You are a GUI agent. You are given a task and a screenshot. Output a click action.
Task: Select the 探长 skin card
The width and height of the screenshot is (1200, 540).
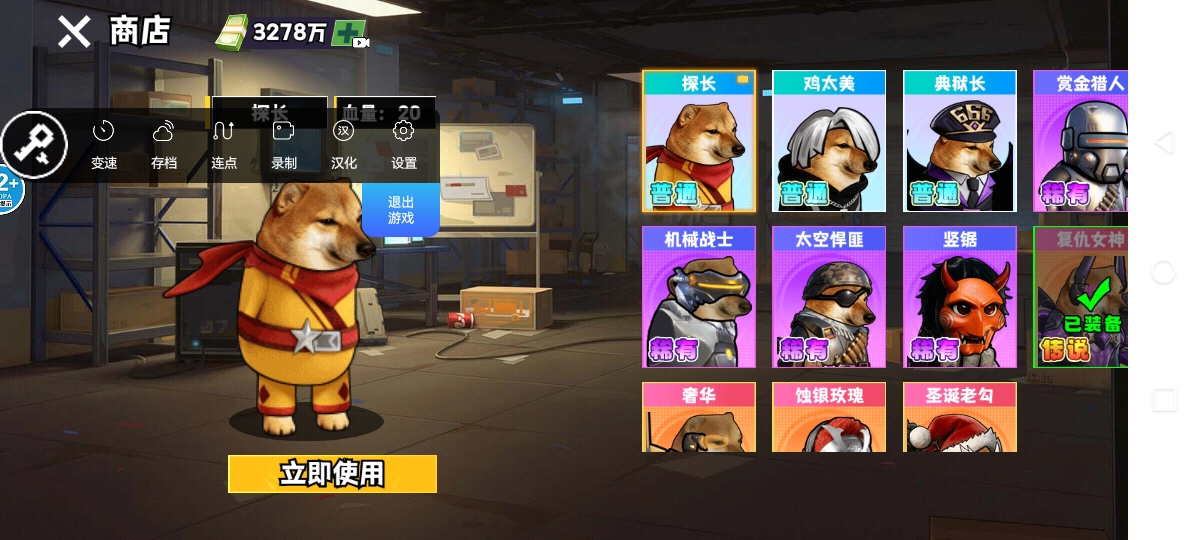click(698, 142)
